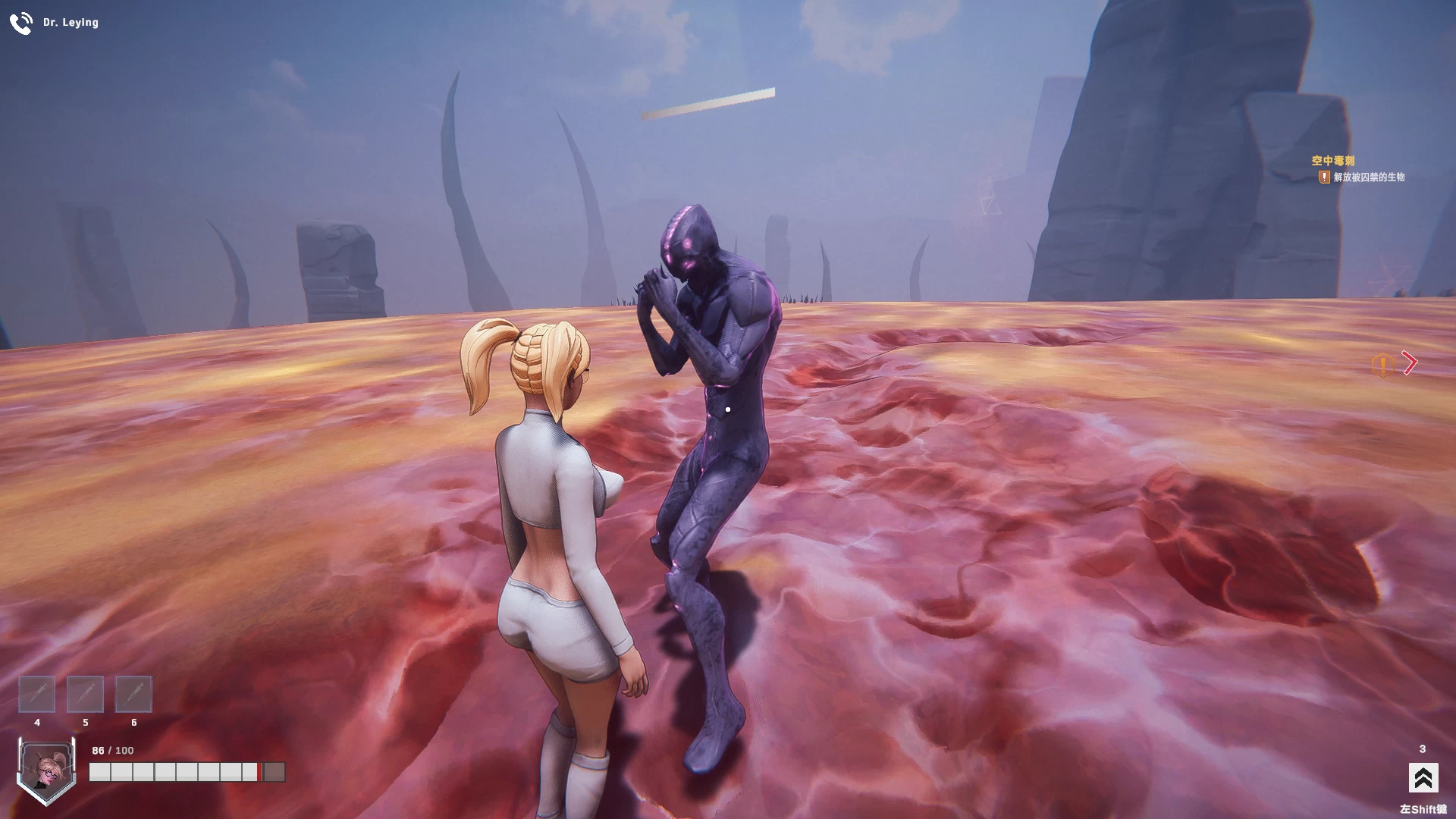Use the syringe slot numbered 6
The width and height of the screenshot is (1456, 819).
(x=133, y=694)
